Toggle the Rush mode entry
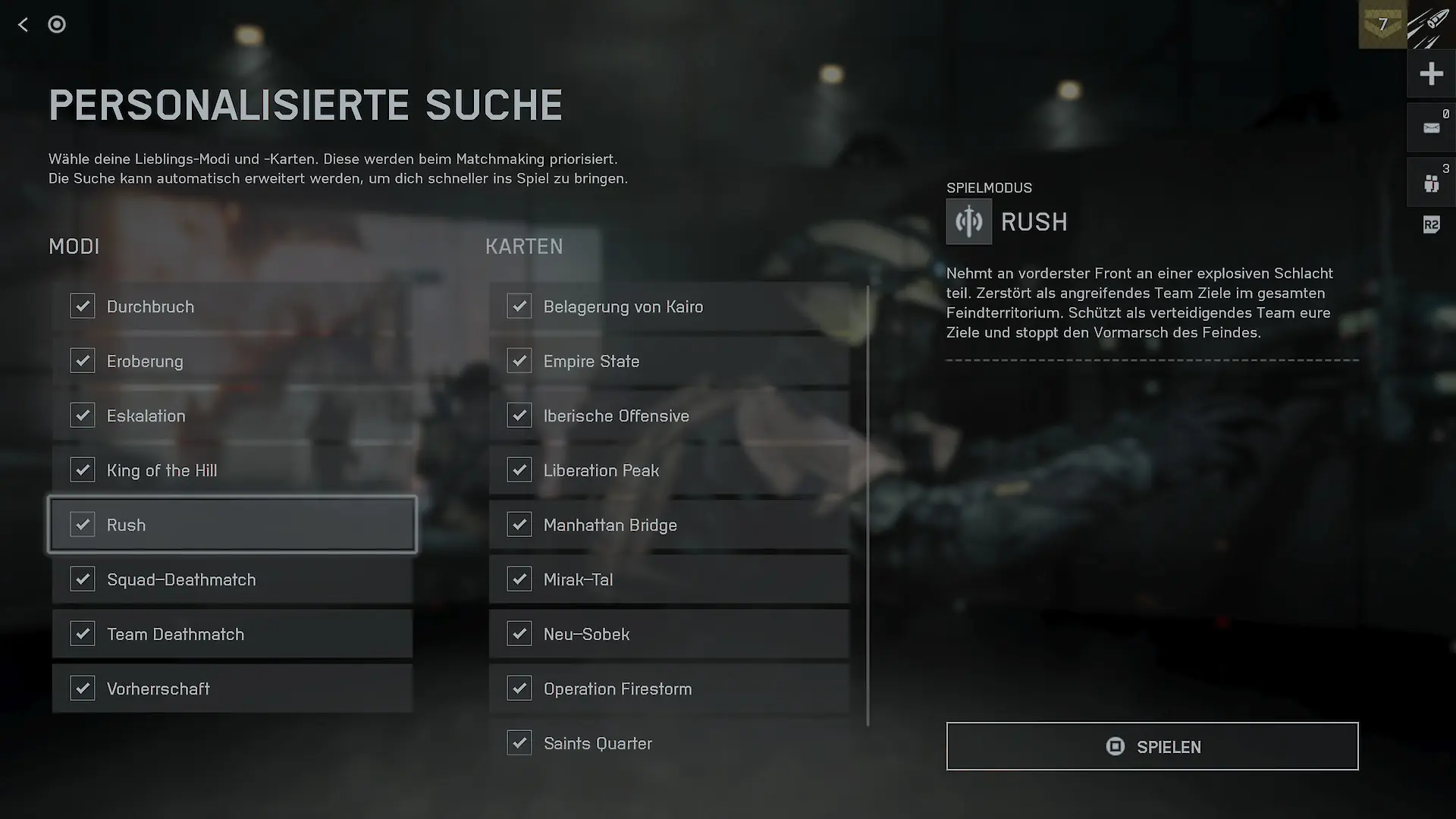Image resolution: width=1456 pixels, height=819 pixels. click(x=83, y=525)
